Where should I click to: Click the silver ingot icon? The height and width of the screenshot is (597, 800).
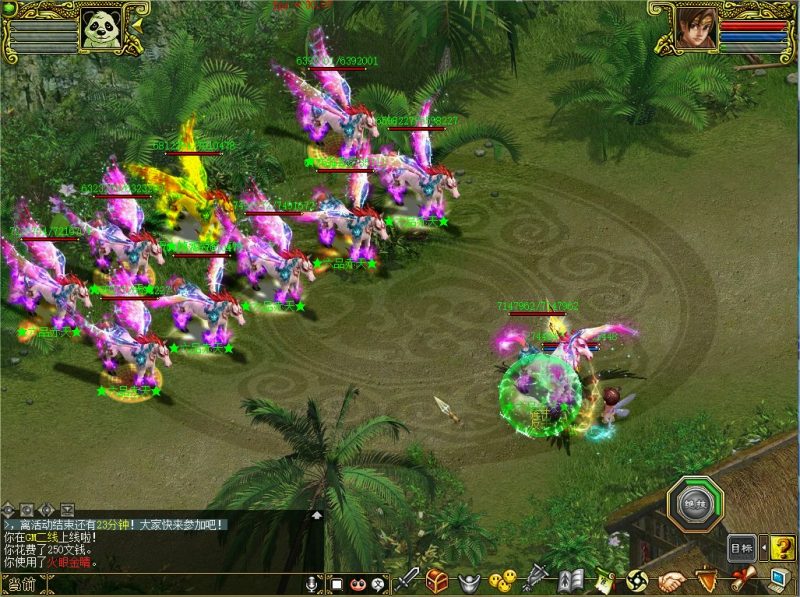467,581
